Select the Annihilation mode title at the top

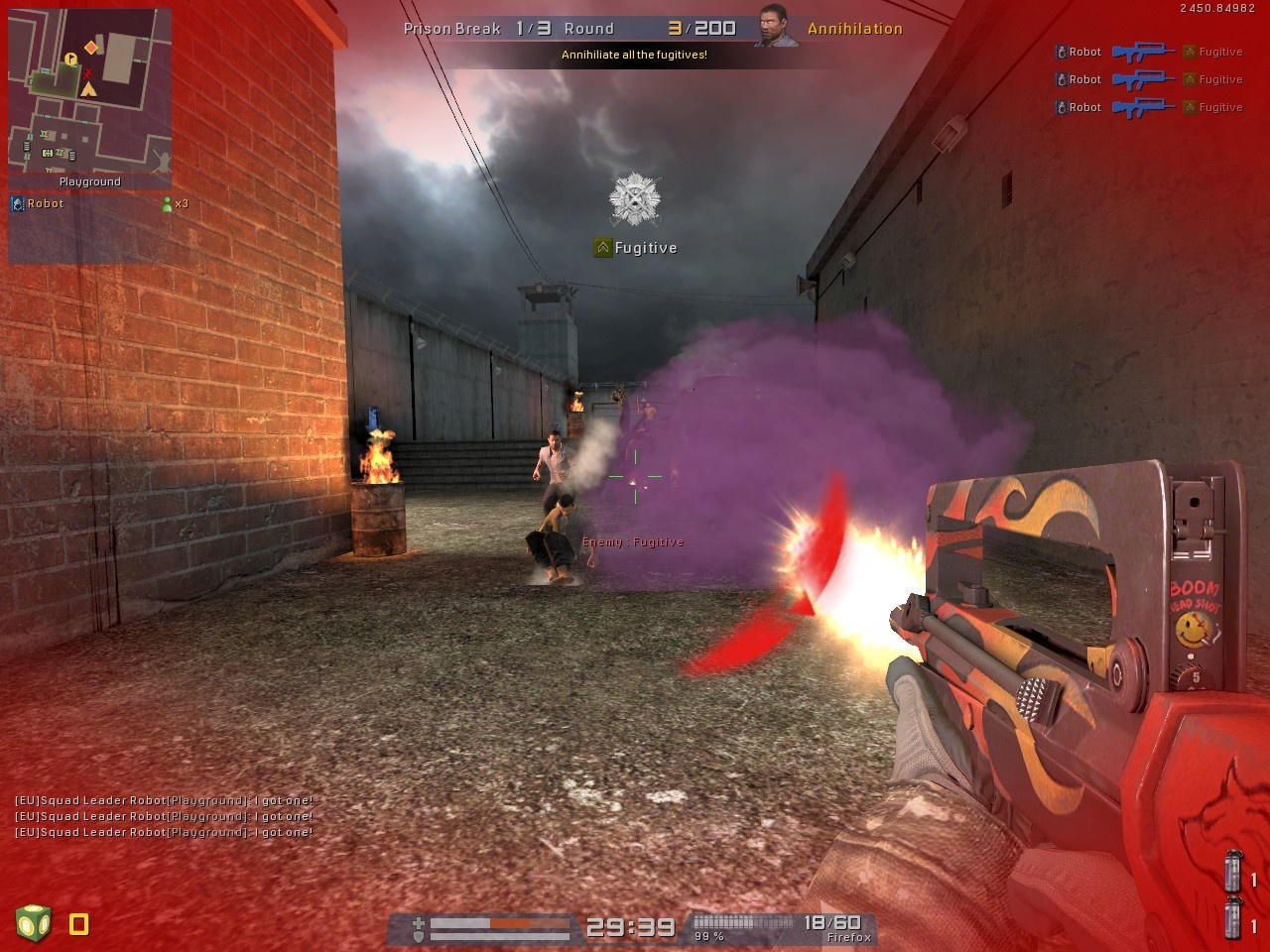[855, 29]
